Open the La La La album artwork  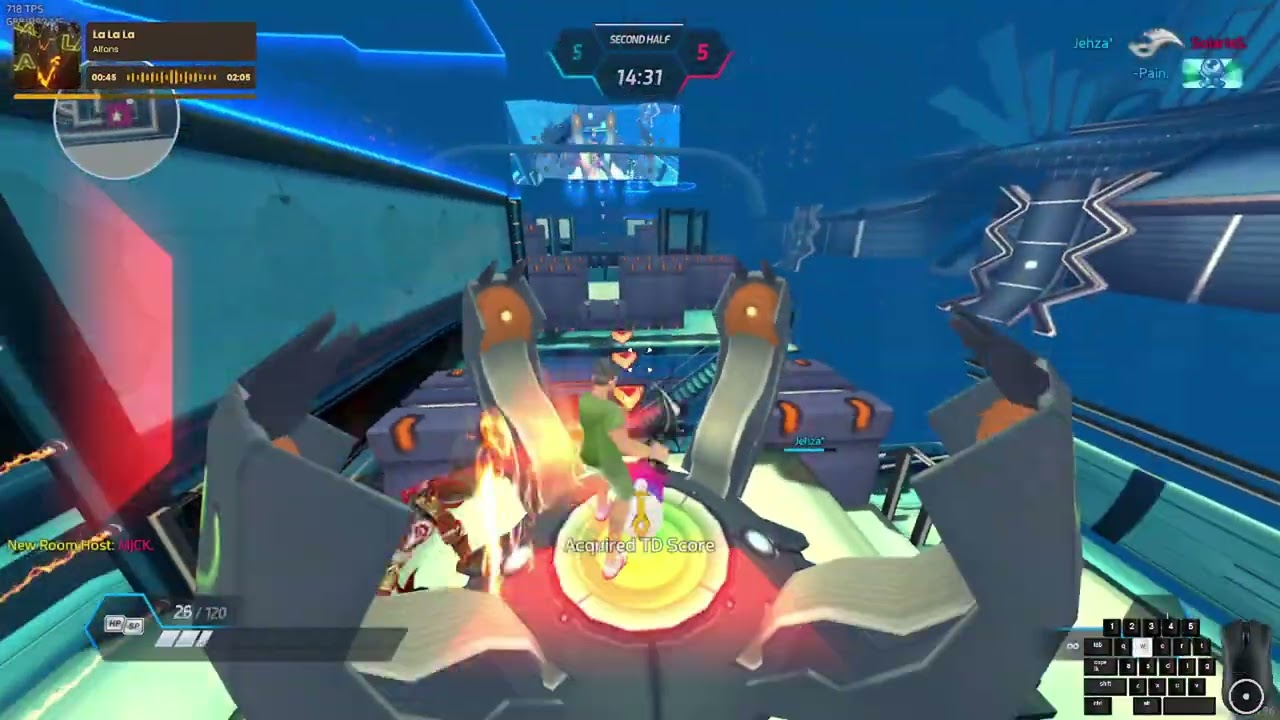tap(47, 56)
